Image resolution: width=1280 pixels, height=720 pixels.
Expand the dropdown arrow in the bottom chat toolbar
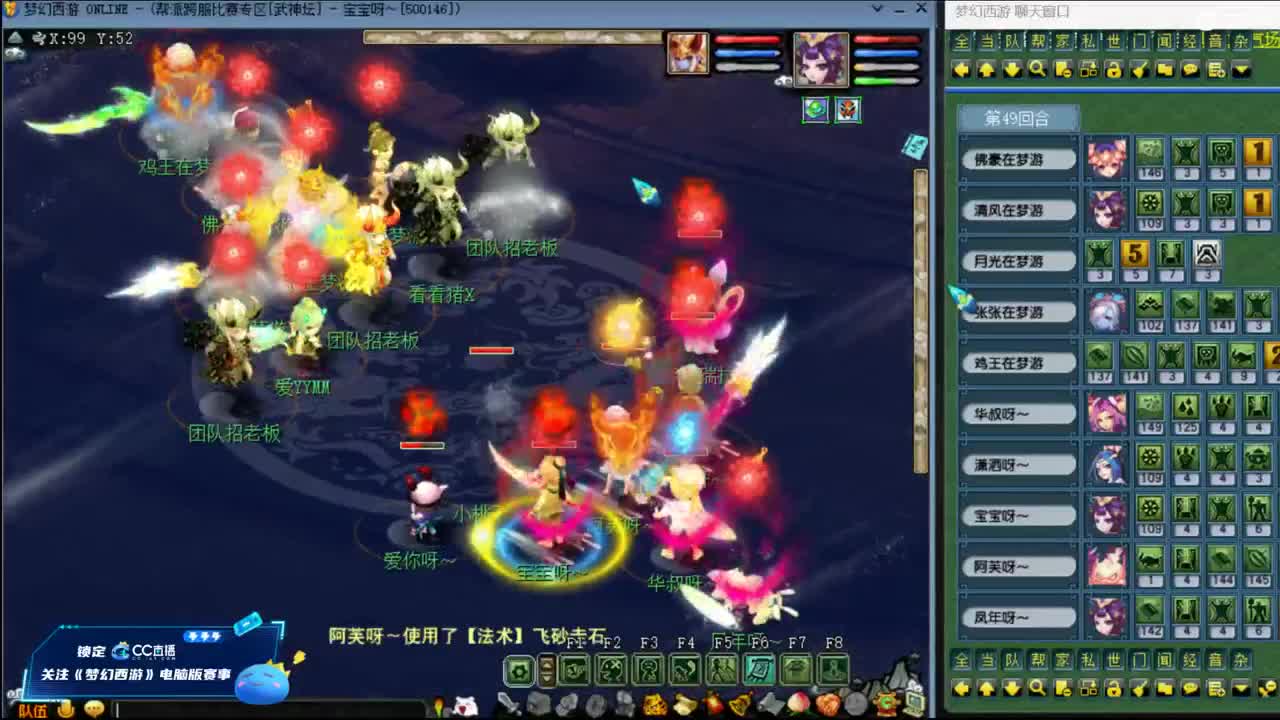click(x=1241, y=689)
